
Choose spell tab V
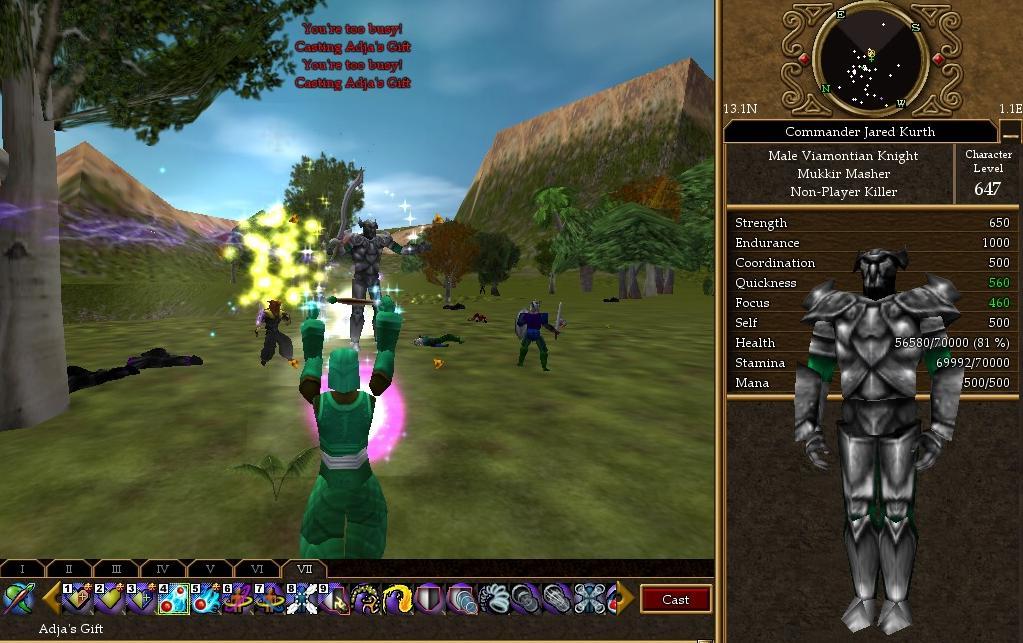coord(209,569)
